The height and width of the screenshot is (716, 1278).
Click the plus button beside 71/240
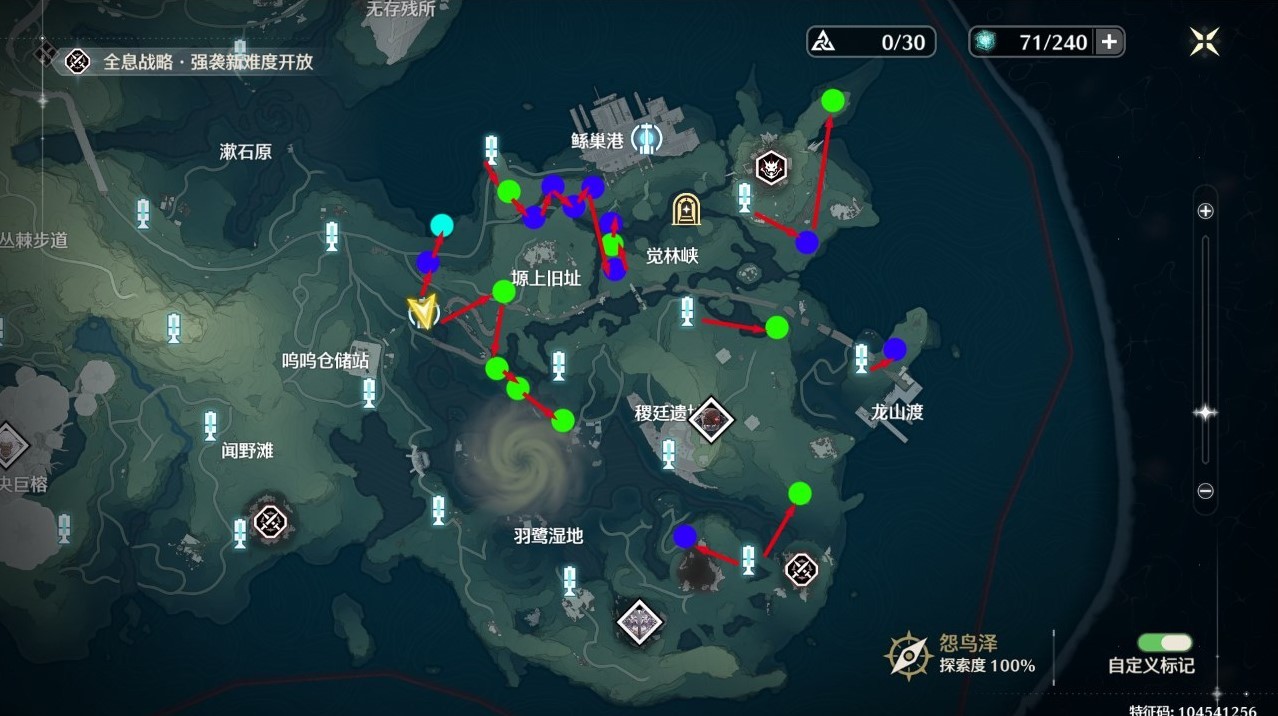pos(1109,41)
